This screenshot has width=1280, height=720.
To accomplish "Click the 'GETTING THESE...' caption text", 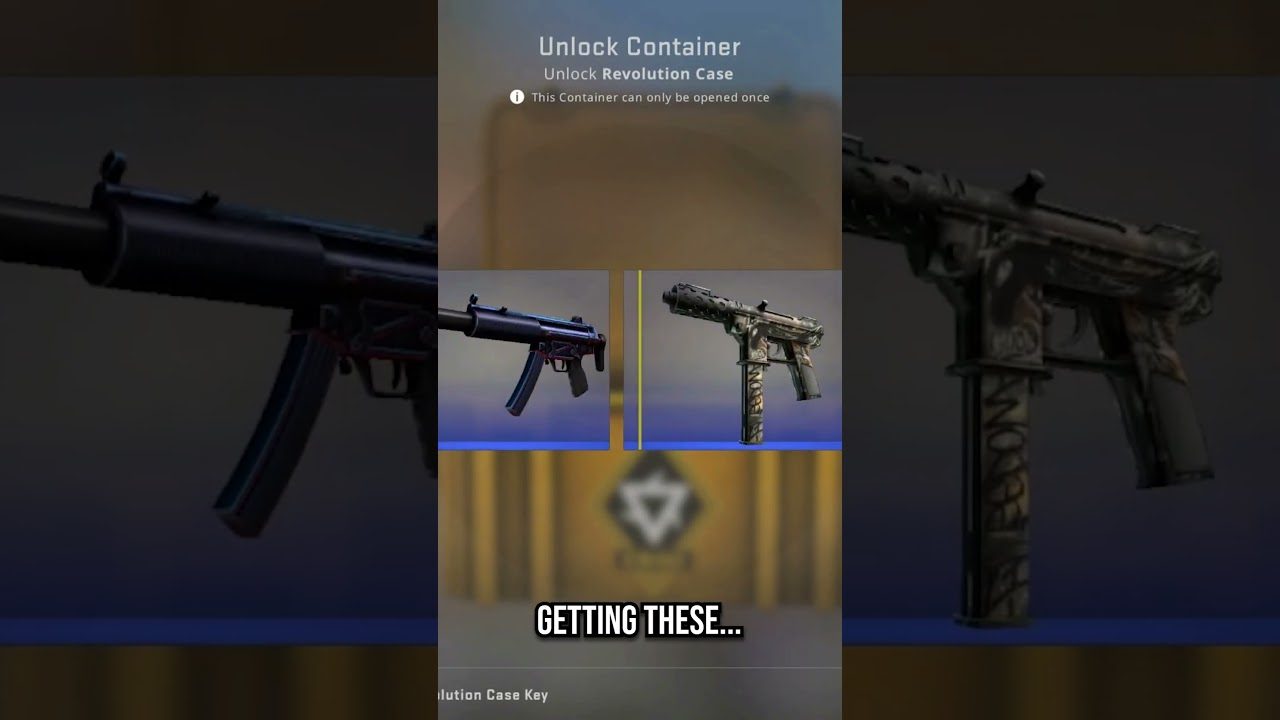I will [x=640, y=620].
